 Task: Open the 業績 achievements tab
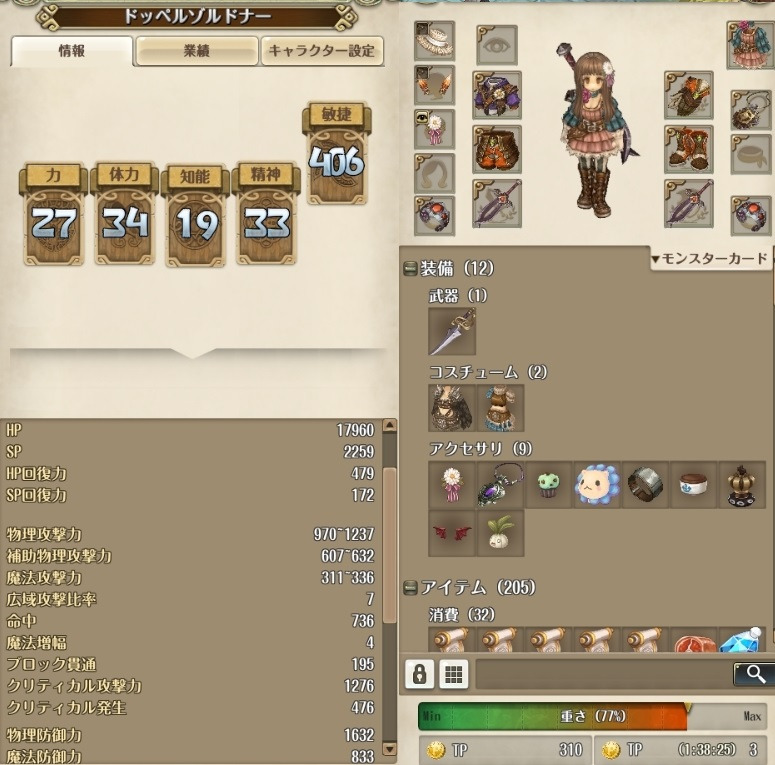click(196, 52)
